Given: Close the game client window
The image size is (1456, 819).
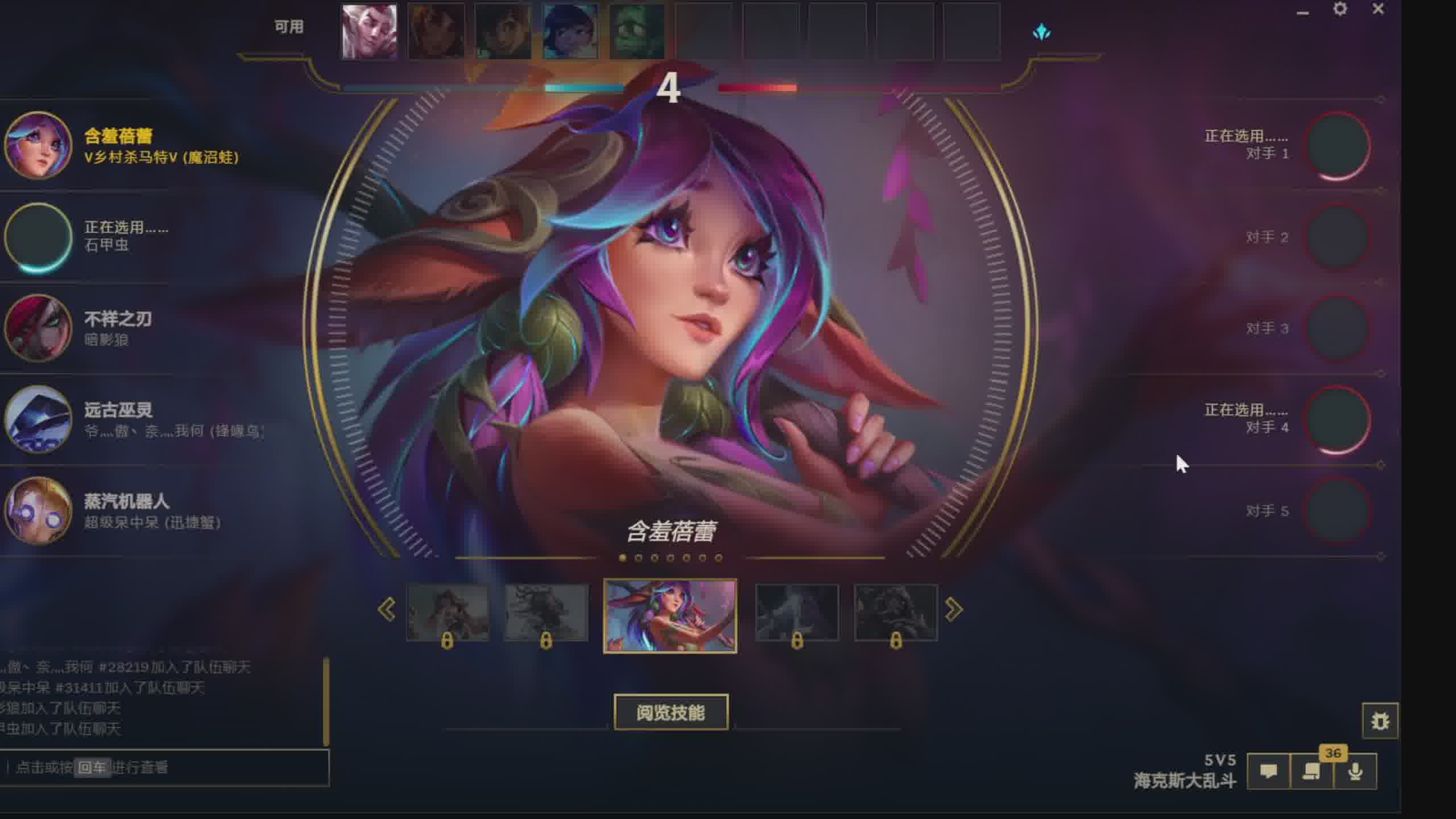Looking at the screenshot, I should [x=1378, y=9].
